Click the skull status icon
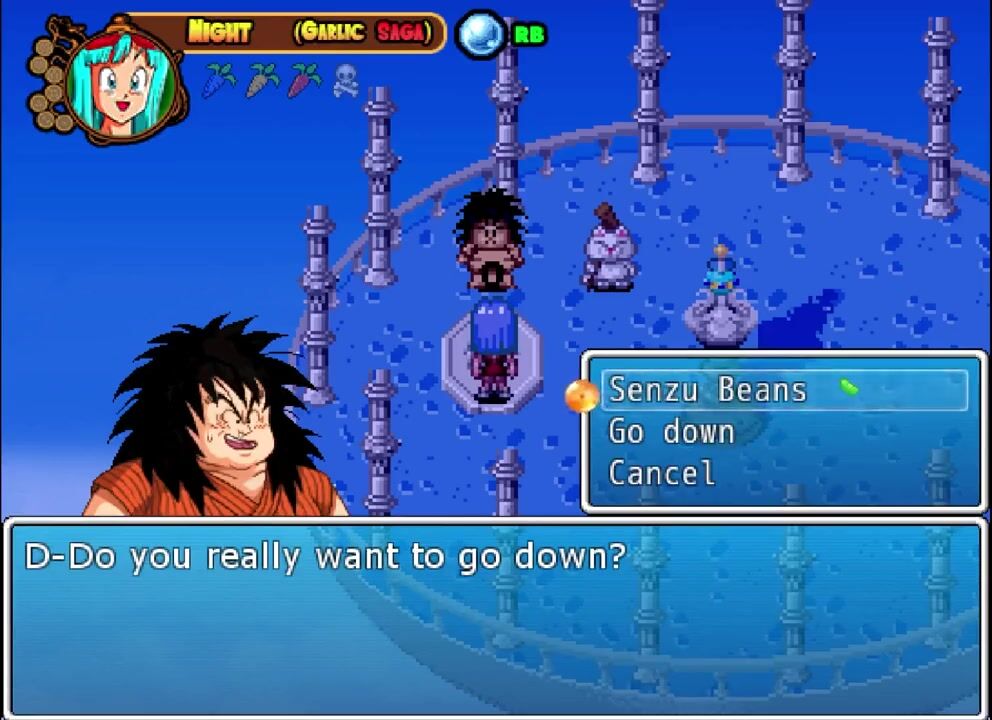The image size is (992, 720). click(x=345, y=80)
